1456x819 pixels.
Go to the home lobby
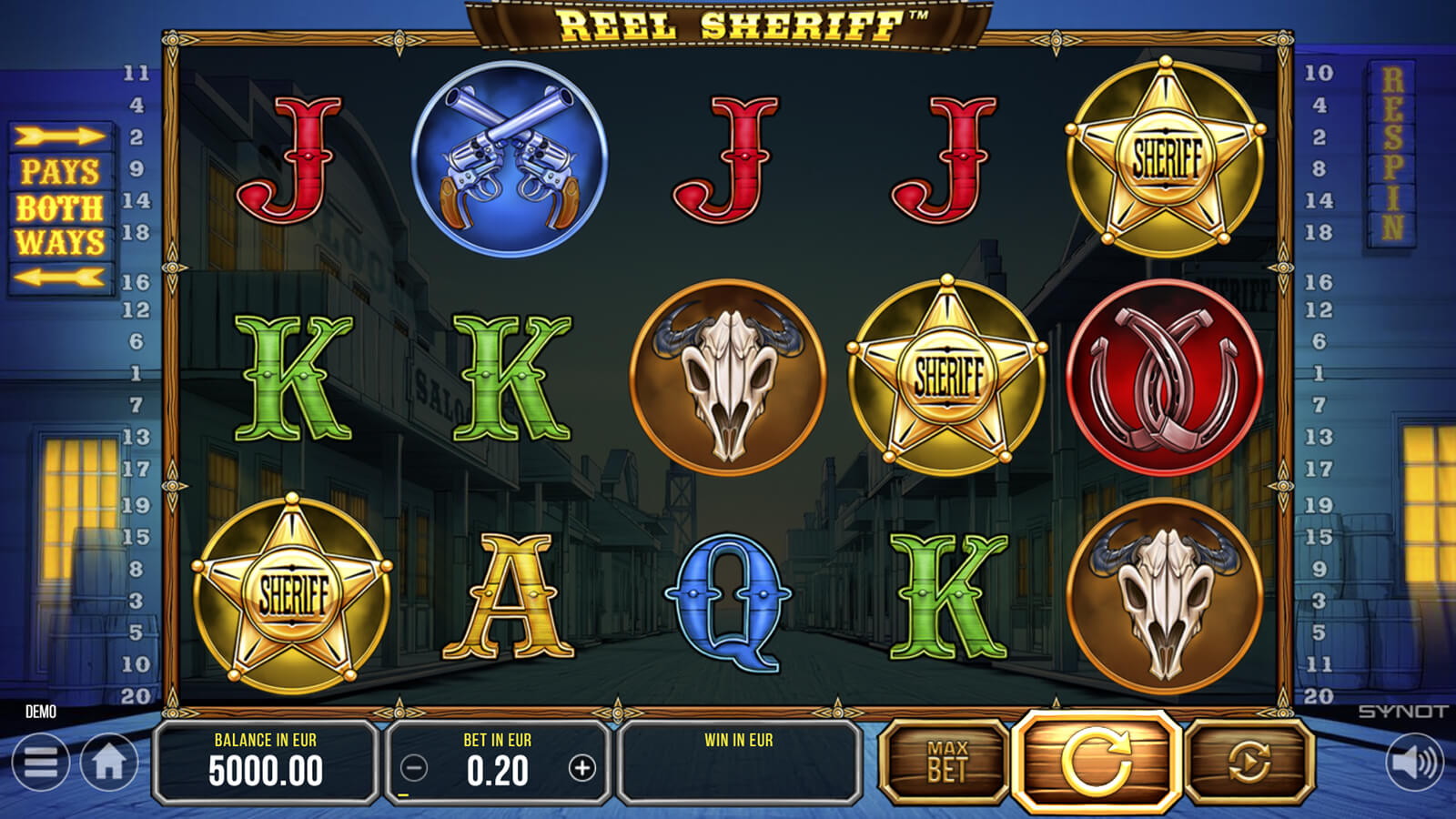click(x=109, y=762)
